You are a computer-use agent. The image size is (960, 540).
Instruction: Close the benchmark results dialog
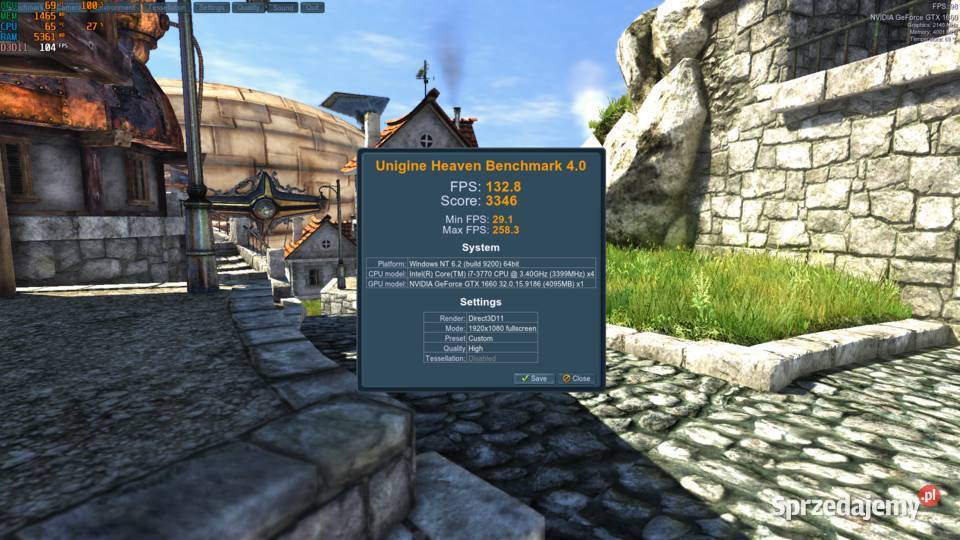(x=576, y=379)
